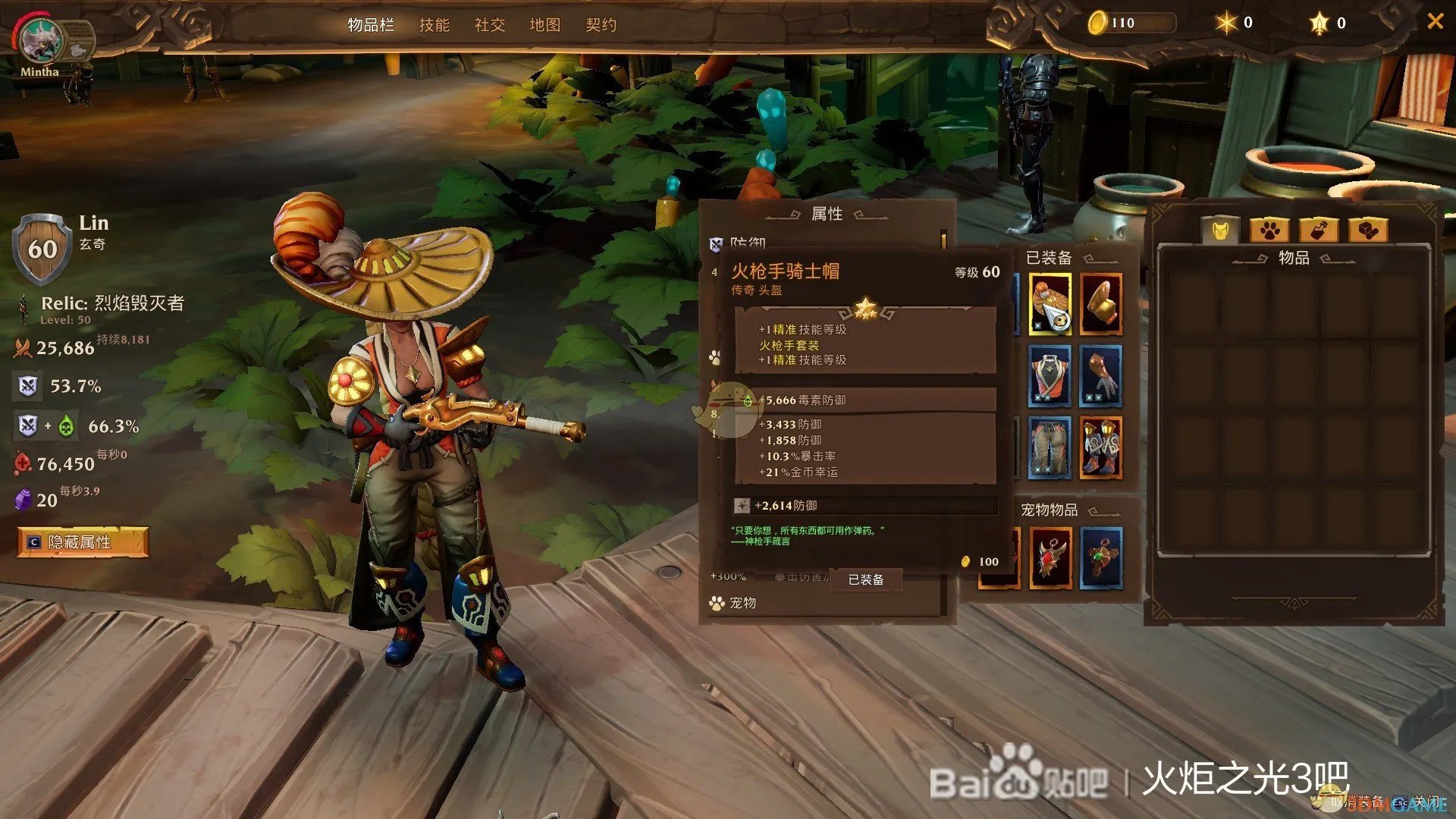Switch to the consumables inventory tab
The height and width of the screenshot is (819, 1456).
1319,230
